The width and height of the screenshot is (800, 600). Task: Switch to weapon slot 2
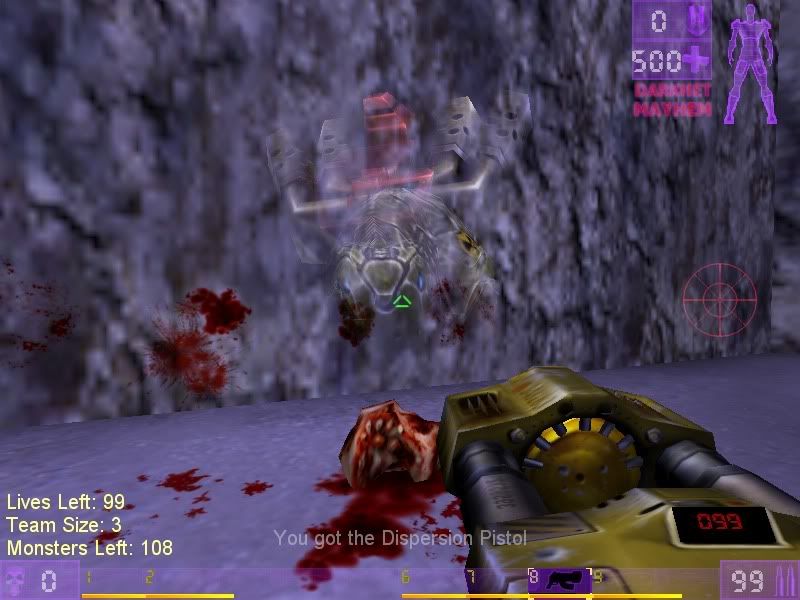(x=177, y=581)
